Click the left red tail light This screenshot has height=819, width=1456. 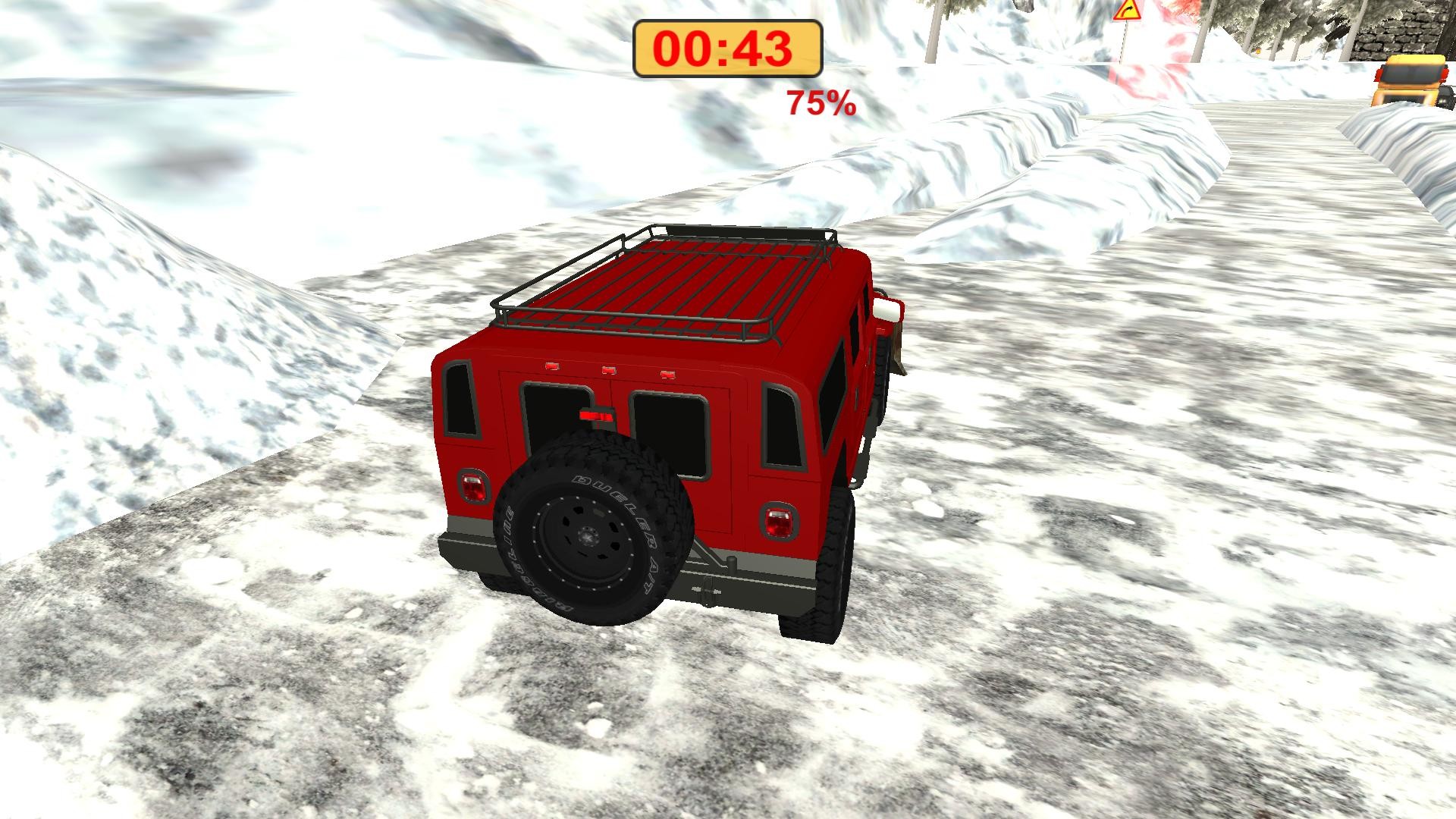pos(472,487)
